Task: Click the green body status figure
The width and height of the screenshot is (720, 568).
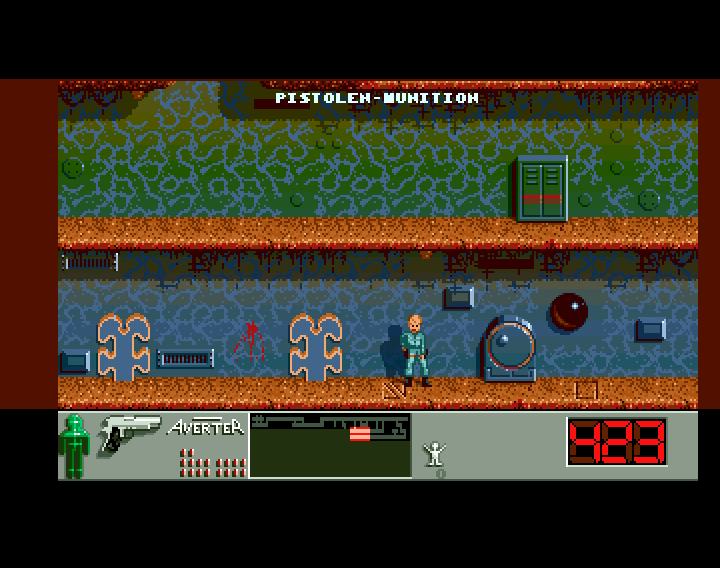Action: (x=74, y=445)
